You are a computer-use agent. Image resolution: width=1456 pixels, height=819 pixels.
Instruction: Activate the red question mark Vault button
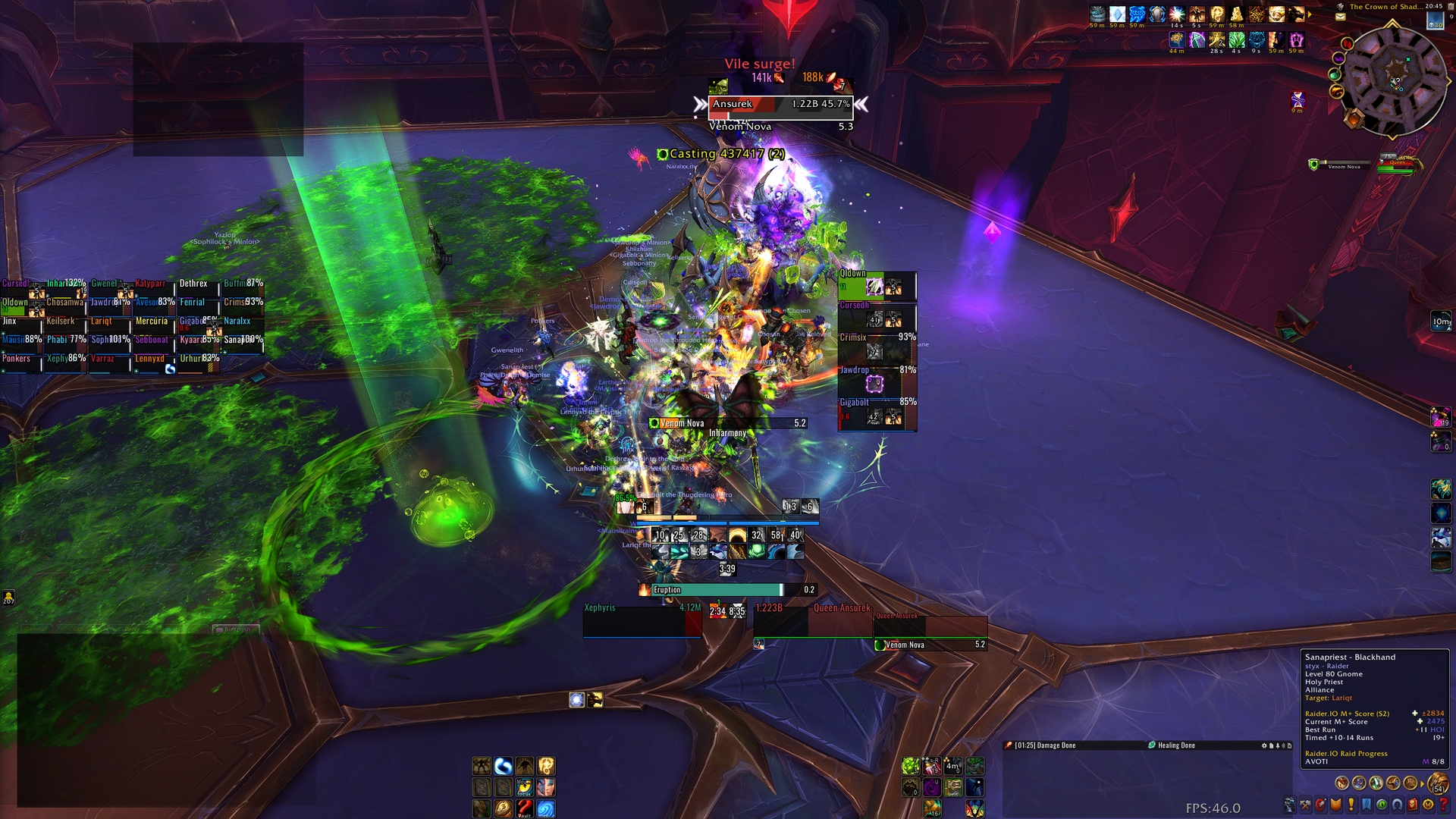click(x=524, y=808)
